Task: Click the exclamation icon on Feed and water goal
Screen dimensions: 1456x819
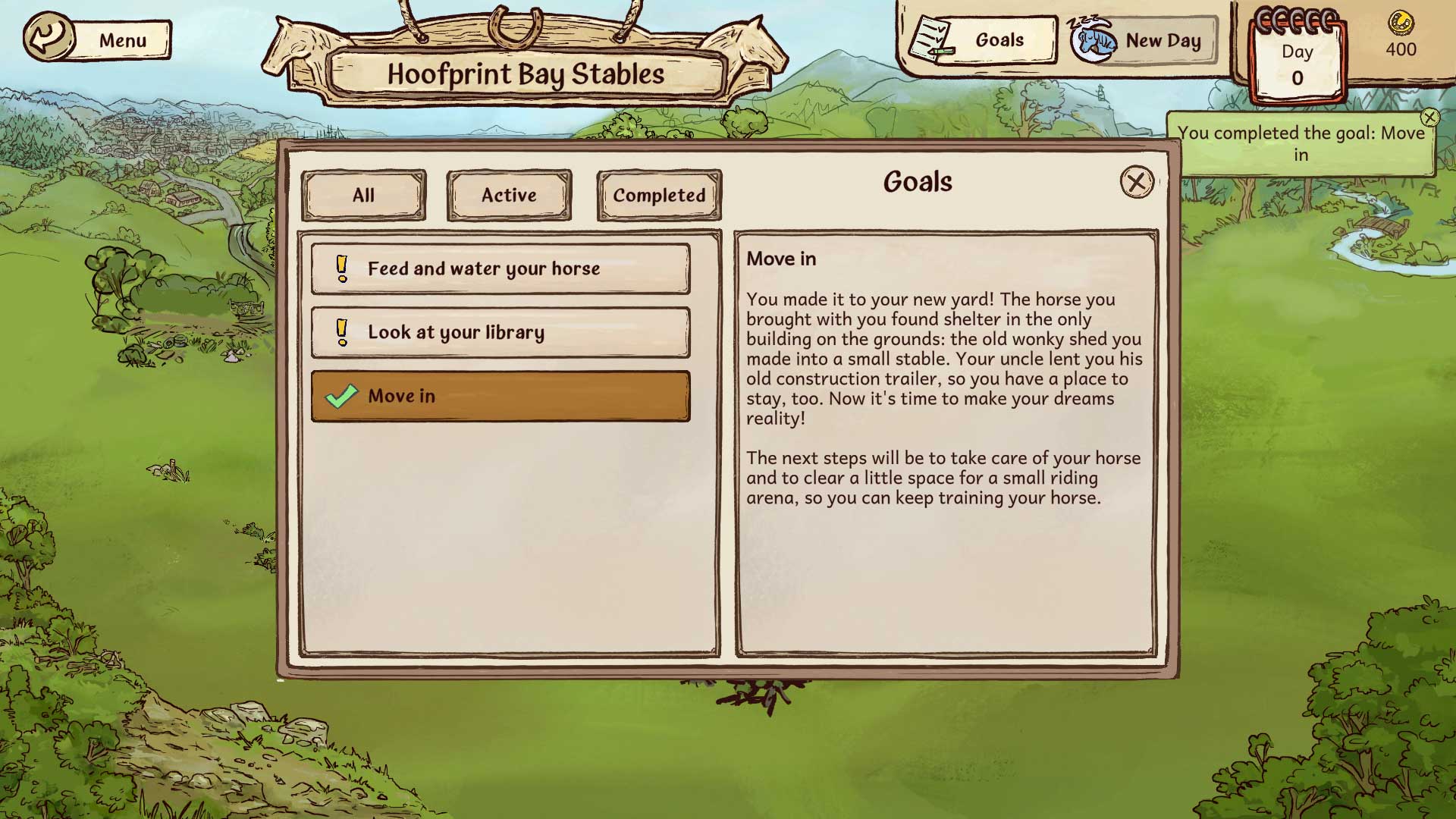Action: point(343,268)
